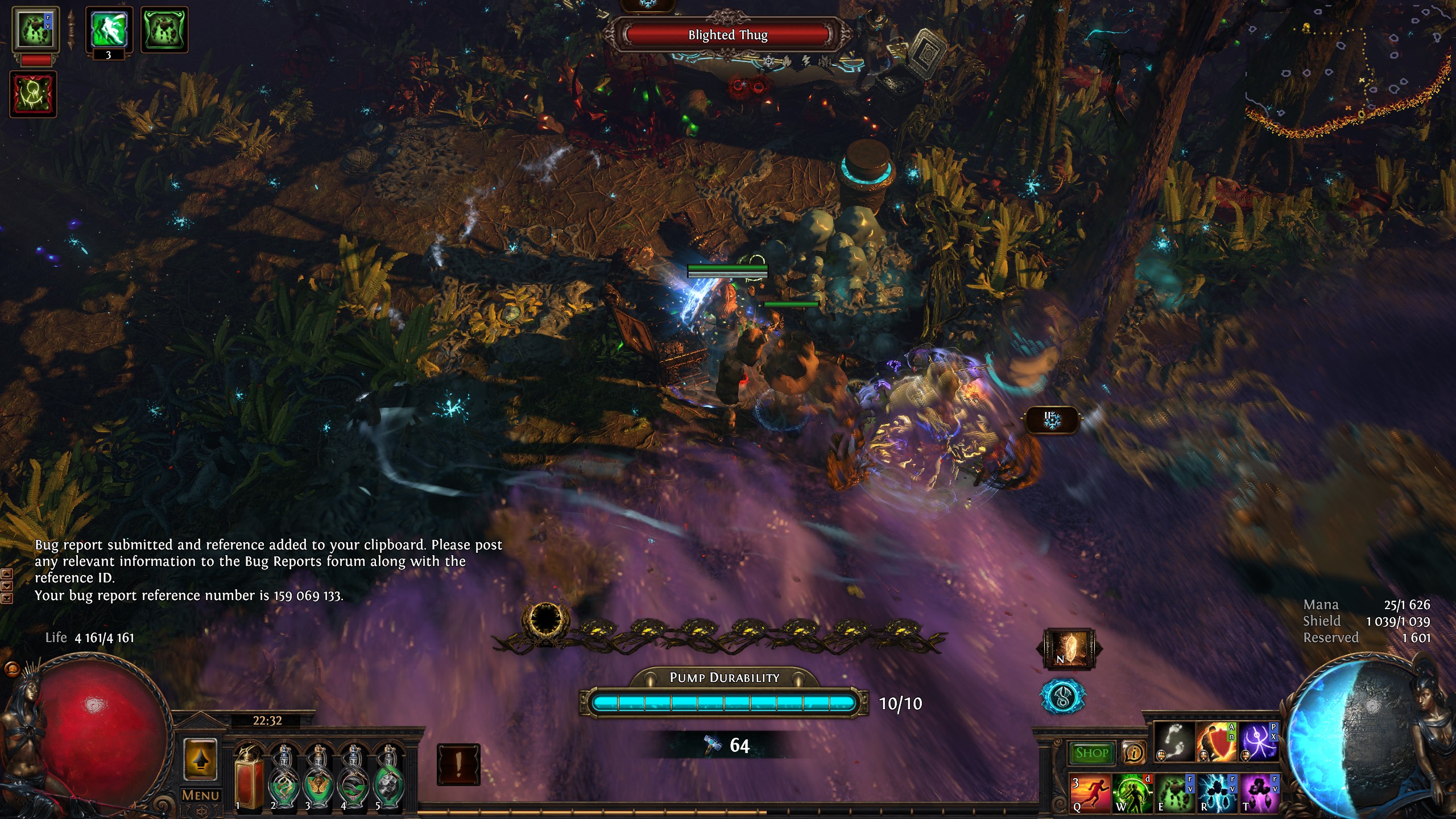The image size is (1456, 819).
Task: Open the Menu button
Action: (200, 795)
